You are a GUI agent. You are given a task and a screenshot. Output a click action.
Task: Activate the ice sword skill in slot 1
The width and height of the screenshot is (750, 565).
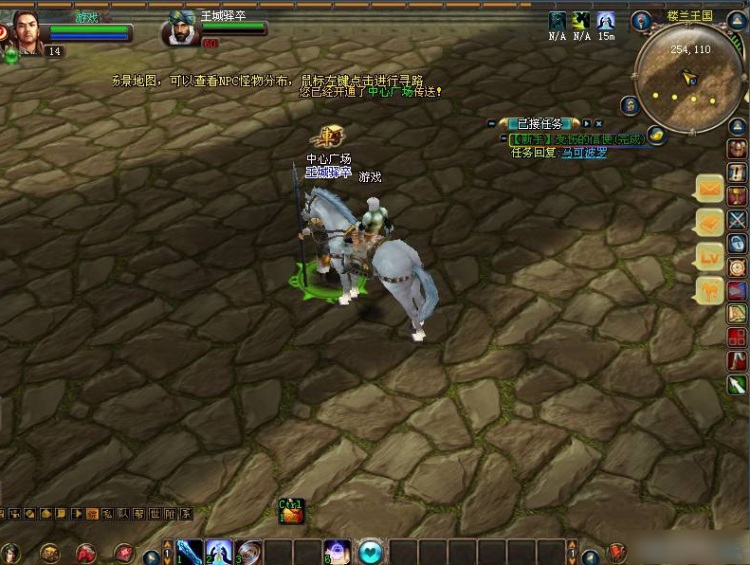pos(190,552)
